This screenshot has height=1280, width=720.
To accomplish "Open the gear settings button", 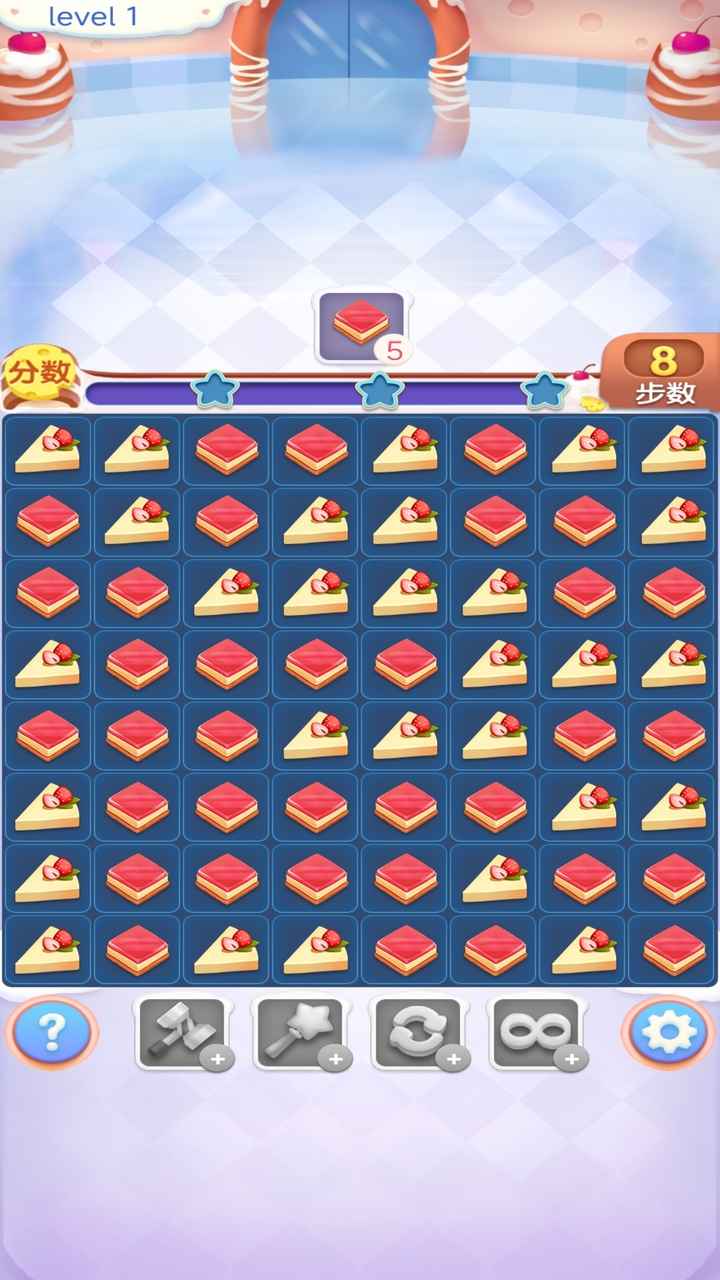I will 667,1032.
